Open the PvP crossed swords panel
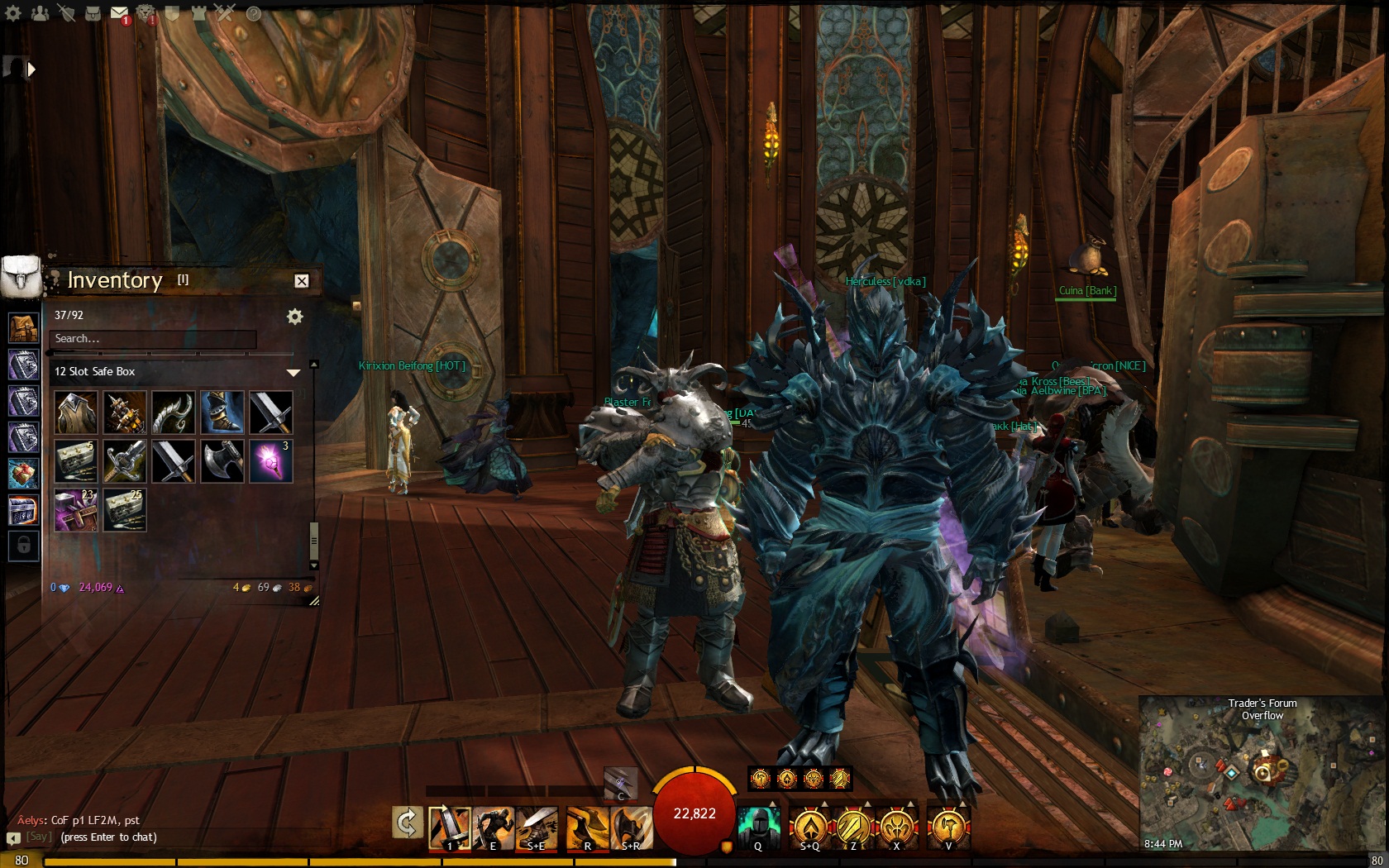Screen dimensions: 1389x868 [x=226, y=13]
